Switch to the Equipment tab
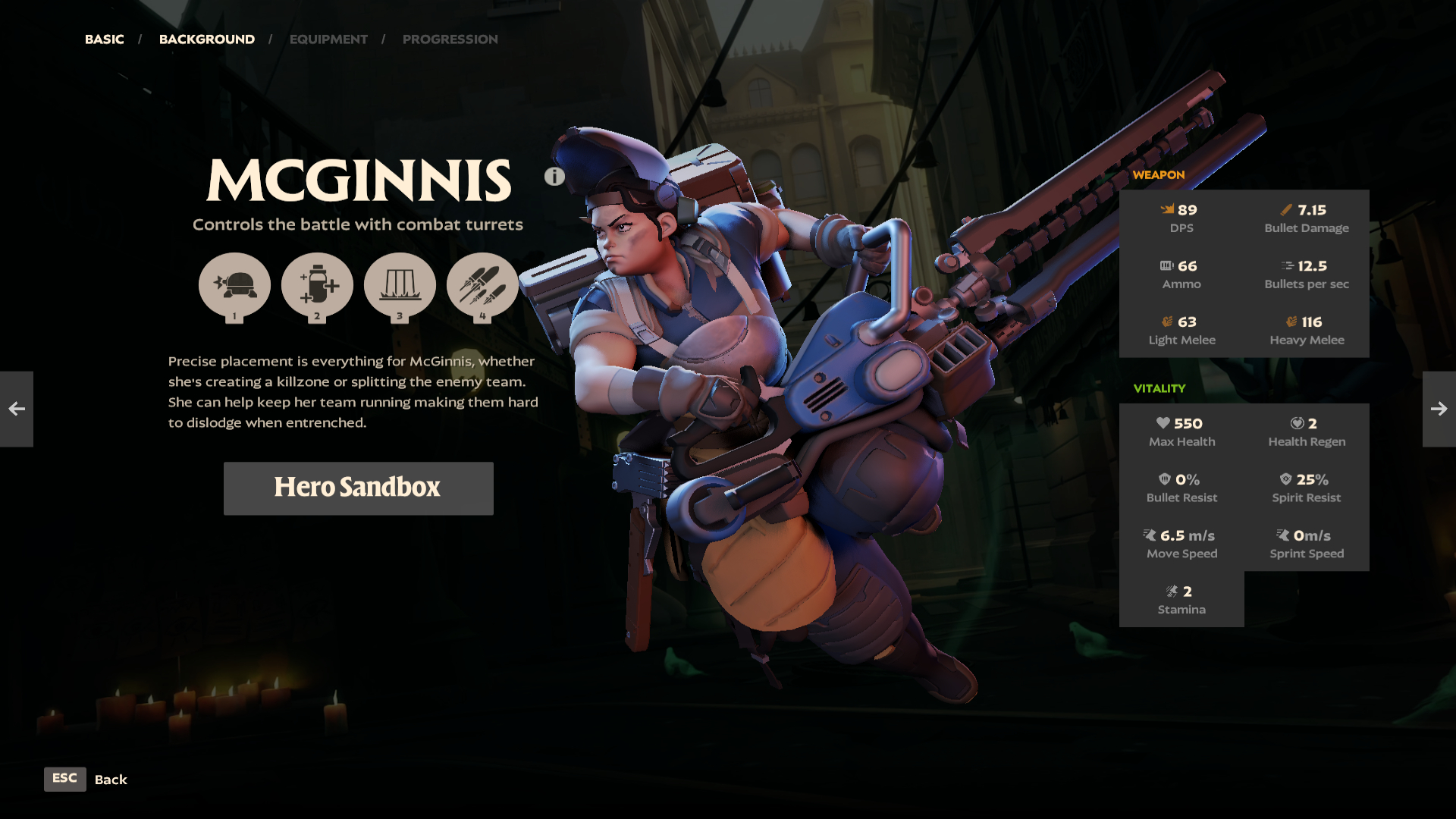 pos(328,39)
